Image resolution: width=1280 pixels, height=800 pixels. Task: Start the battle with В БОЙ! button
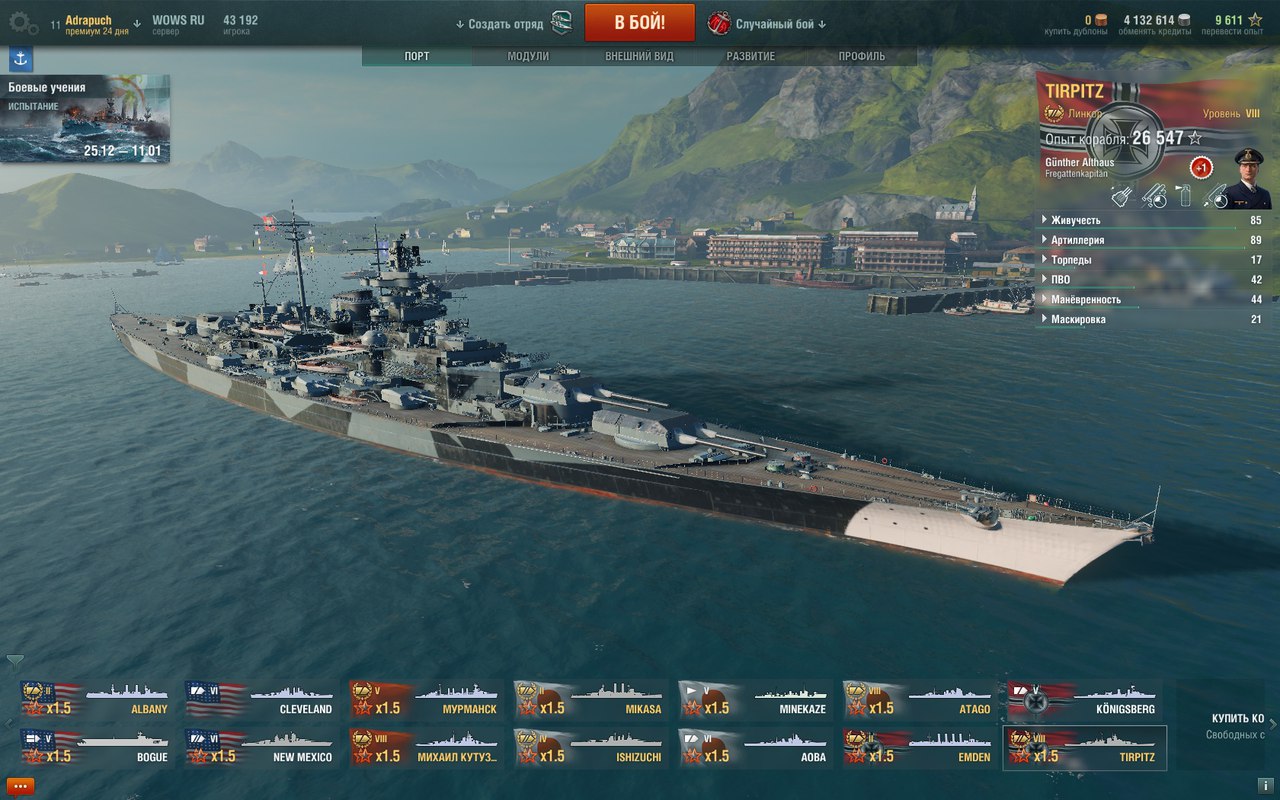coord(639,22)
